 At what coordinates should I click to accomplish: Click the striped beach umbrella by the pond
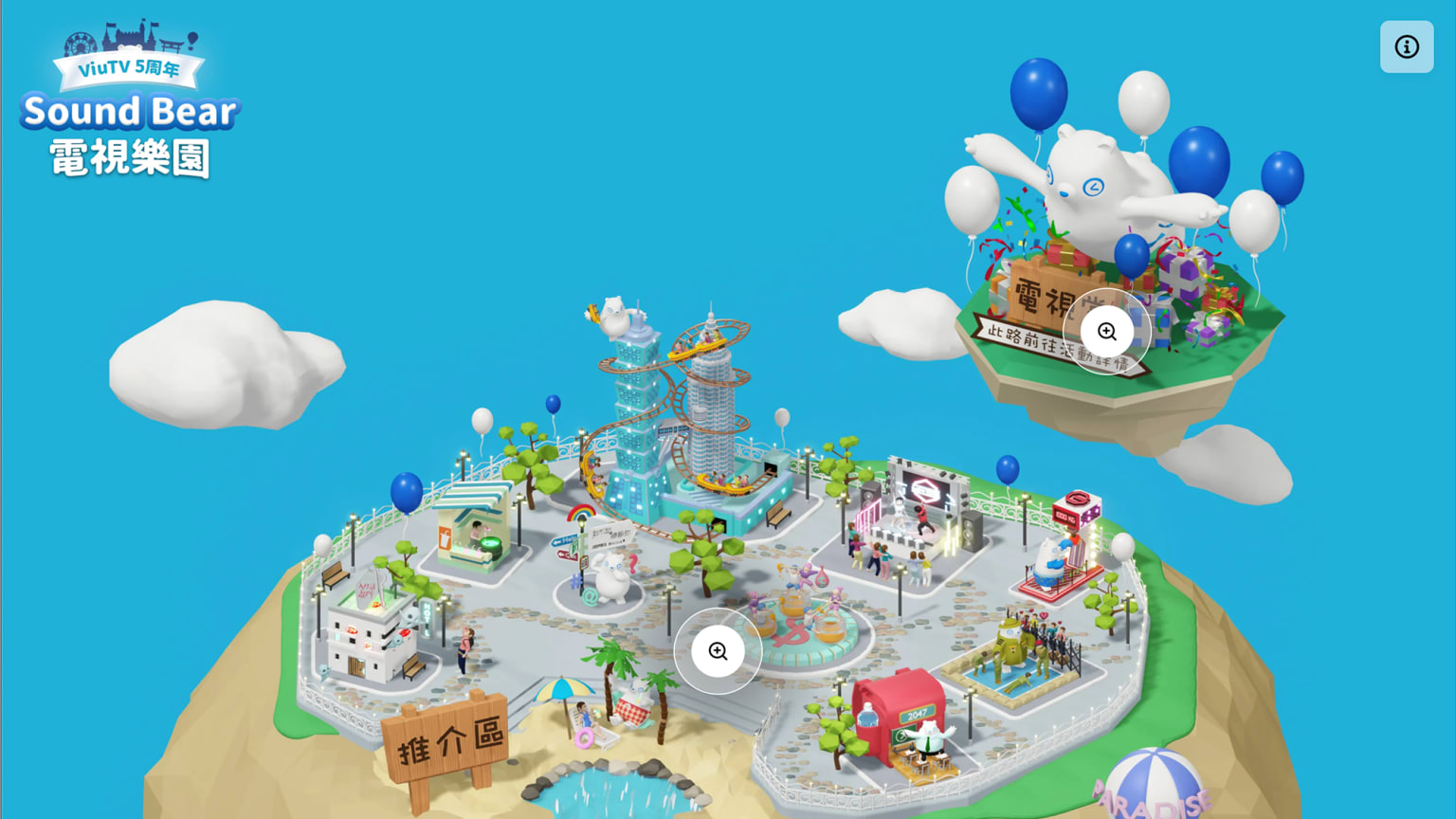tap(564, 687)
